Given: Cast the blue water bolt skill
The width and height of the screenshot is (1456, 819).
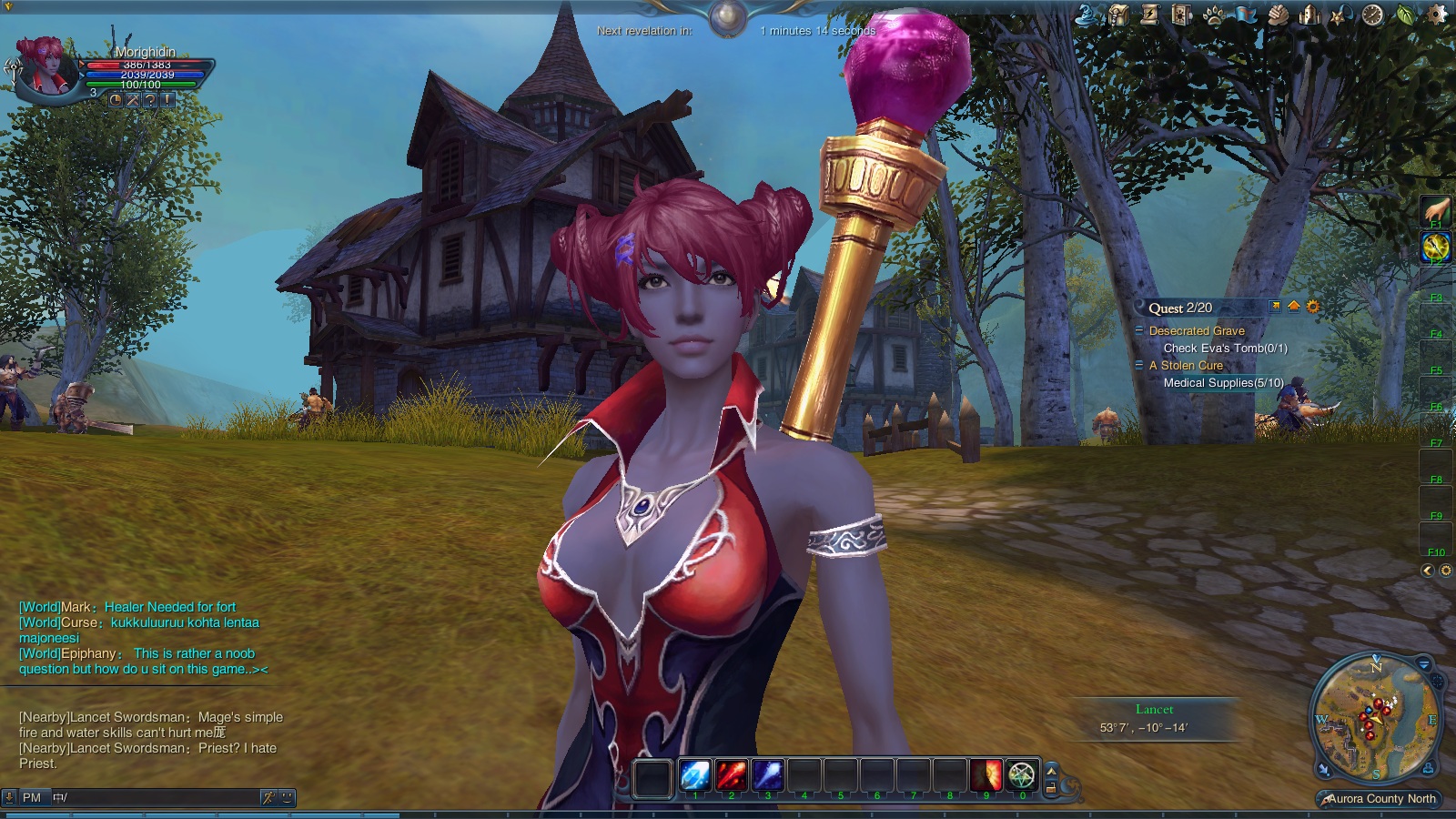Looking at the screenshot, I should 767,775.
